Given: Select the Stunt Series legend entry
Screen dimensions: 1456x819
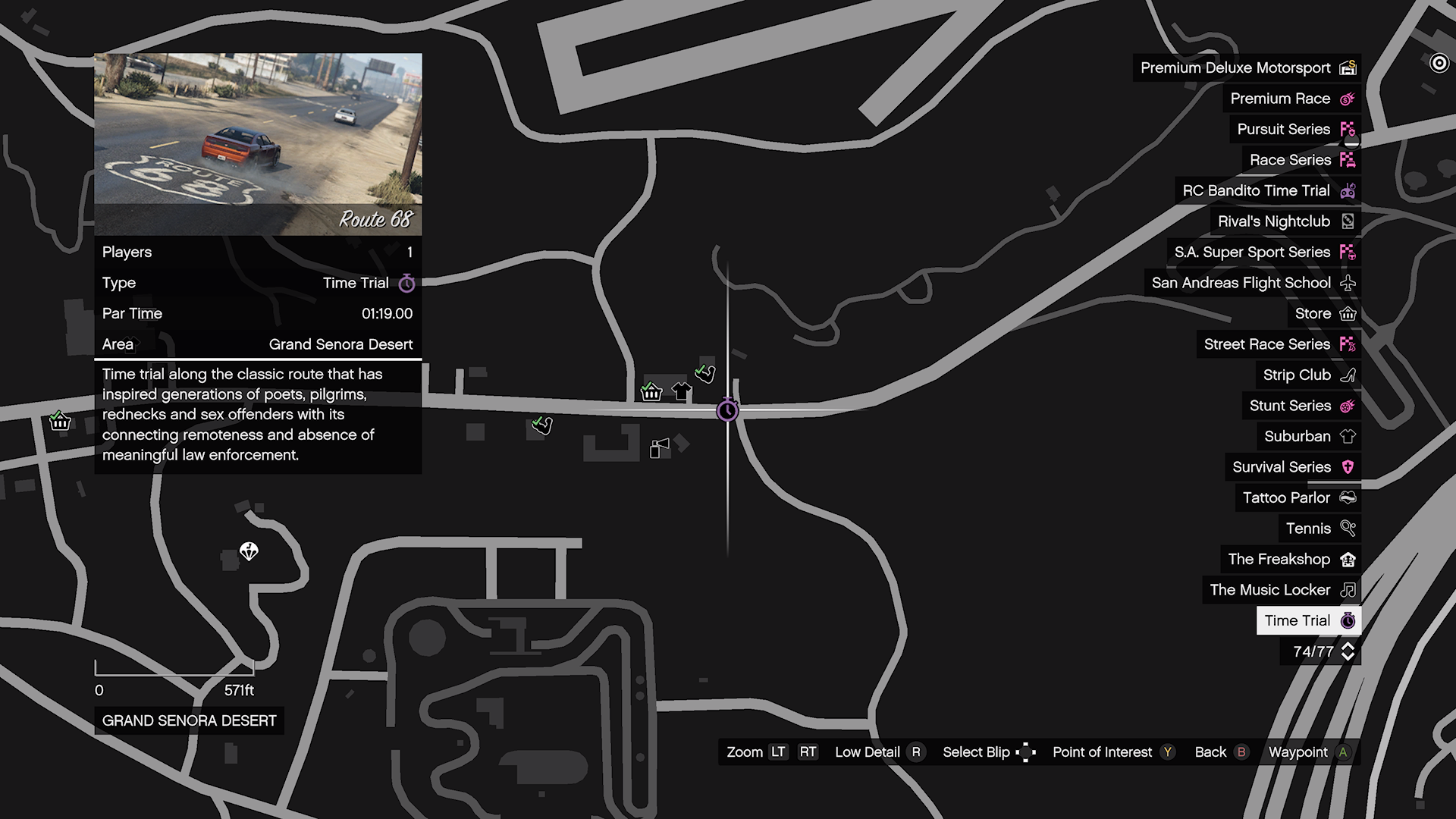Looking at the screenshot, I should pyautogui.click(x=1301, y=406).
